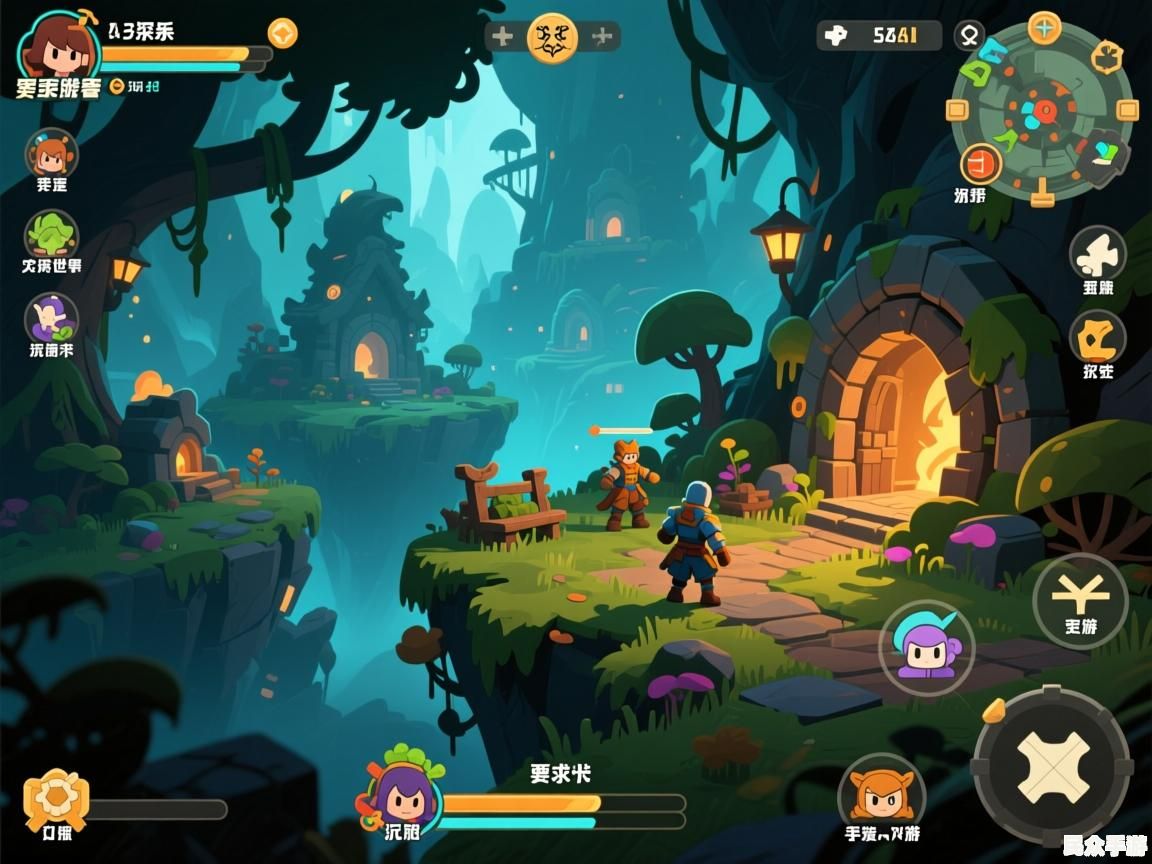Open the circular minimap
Screen dimensions: 1152x864
(1042, 110)
